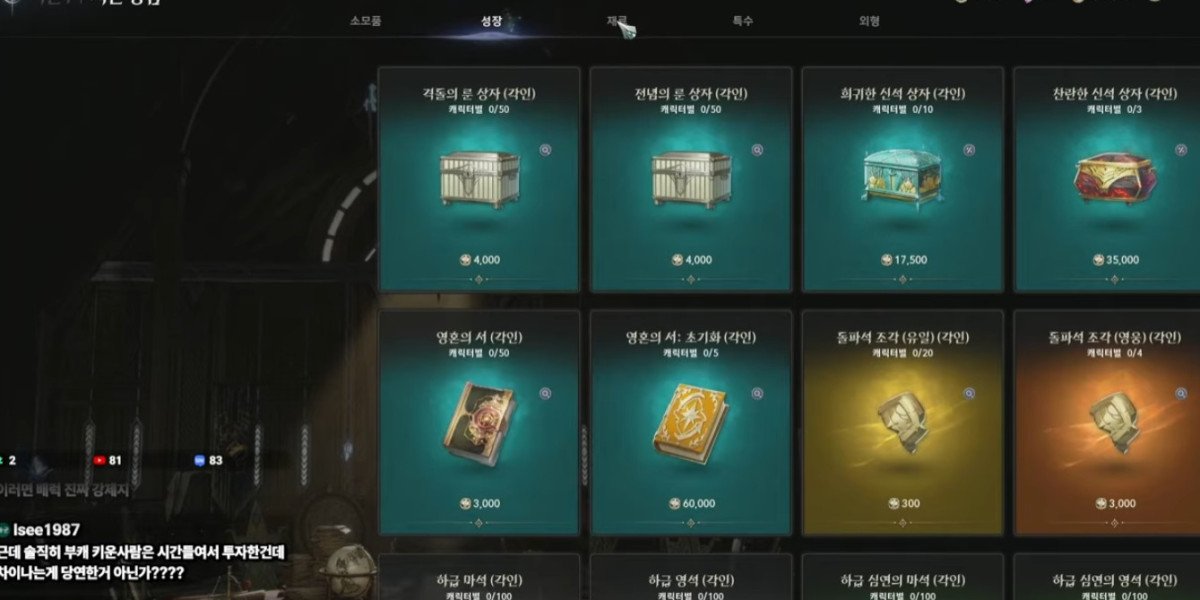Choose the 영혼의 서 green book card
1200x600 pixels.
click(x=479, y=422)
